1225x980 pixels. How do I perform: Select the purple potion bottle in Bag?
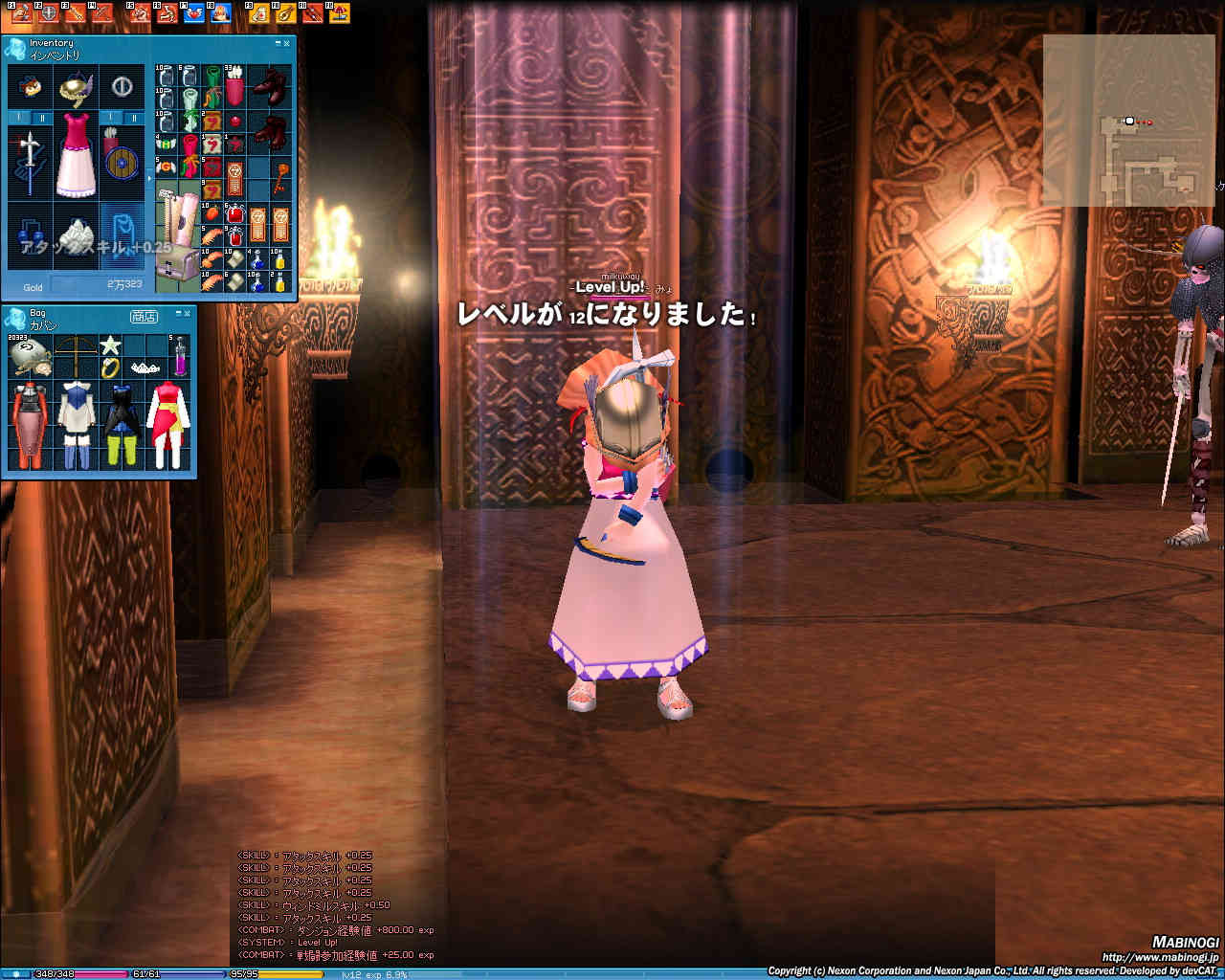coord(179,357)
